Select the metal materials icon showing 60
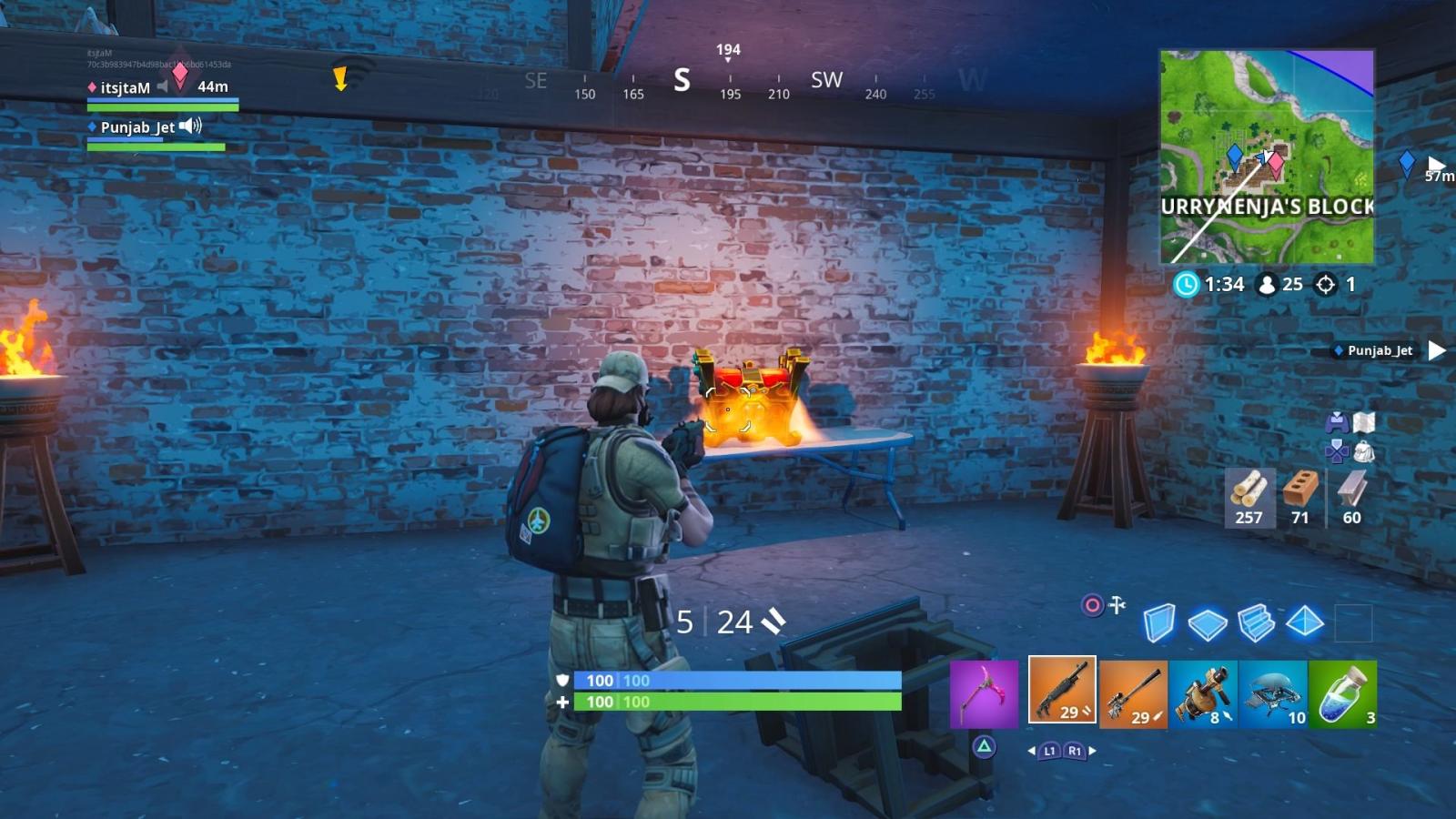 [x=1350, y=496]
